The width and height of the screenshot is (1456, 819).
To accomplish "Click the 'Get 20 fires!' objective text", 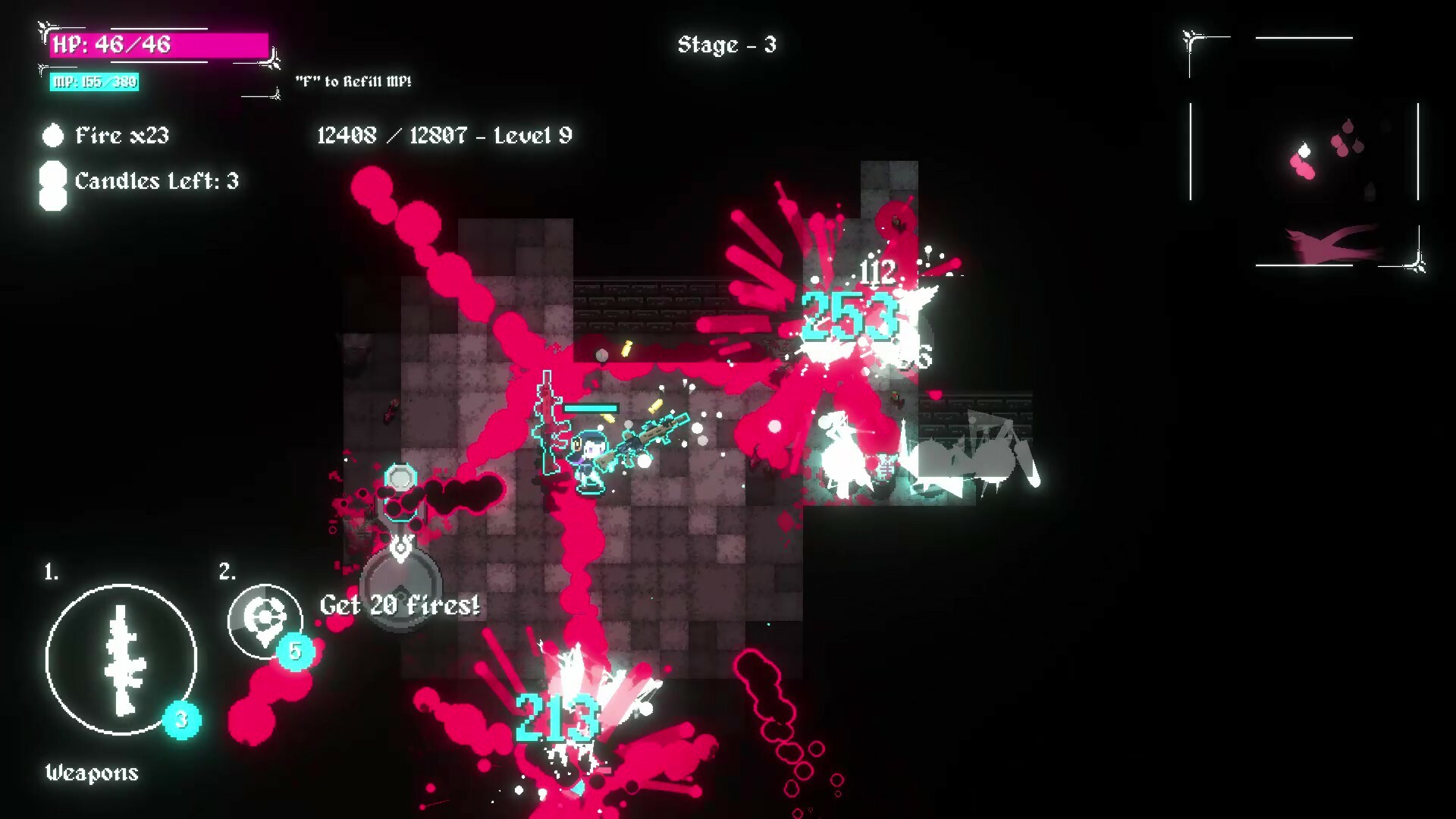I will (400, 605).
